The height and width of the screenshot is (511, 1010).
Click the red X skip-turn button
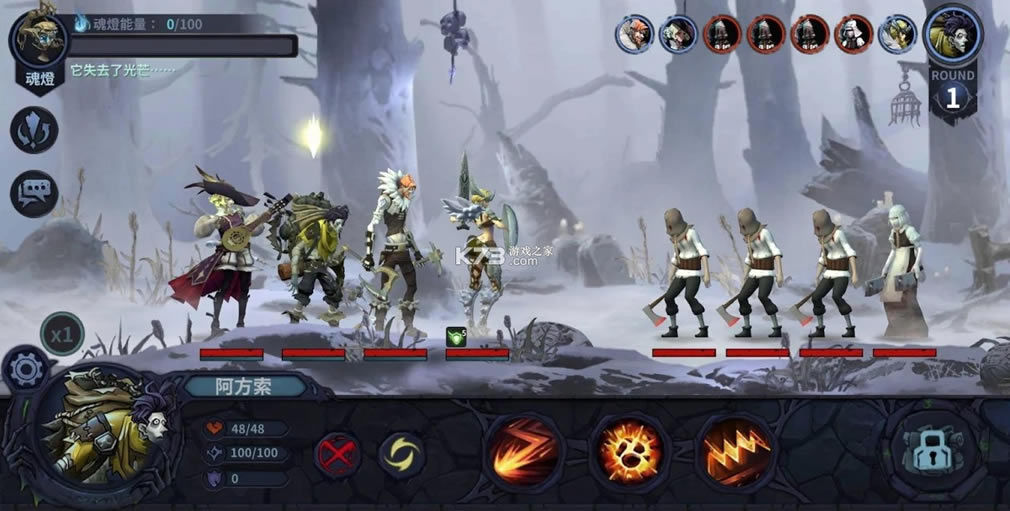338,455
